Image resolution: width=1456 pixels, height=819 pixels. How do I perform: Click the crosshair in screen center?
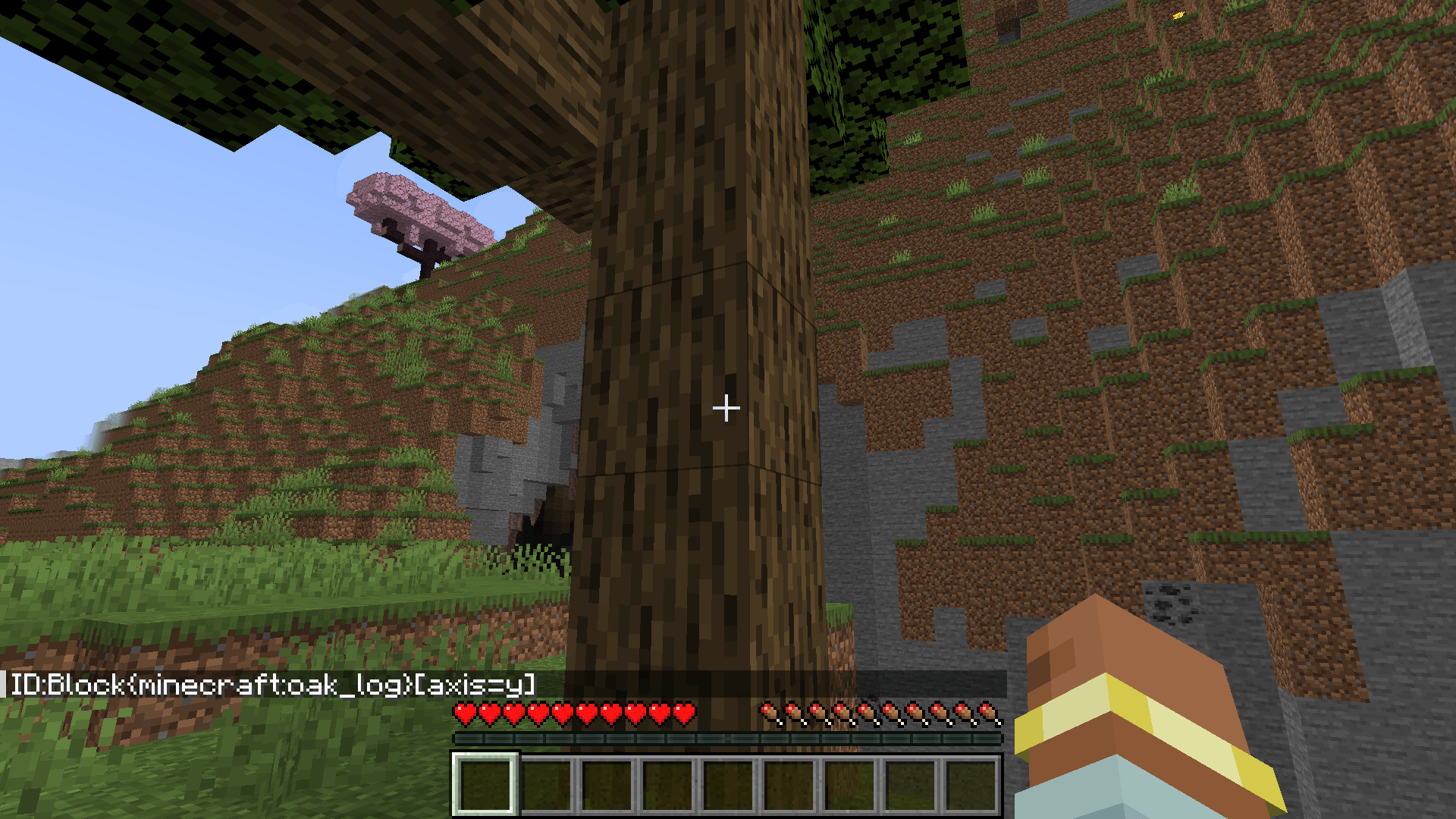[x=726, y=408]
